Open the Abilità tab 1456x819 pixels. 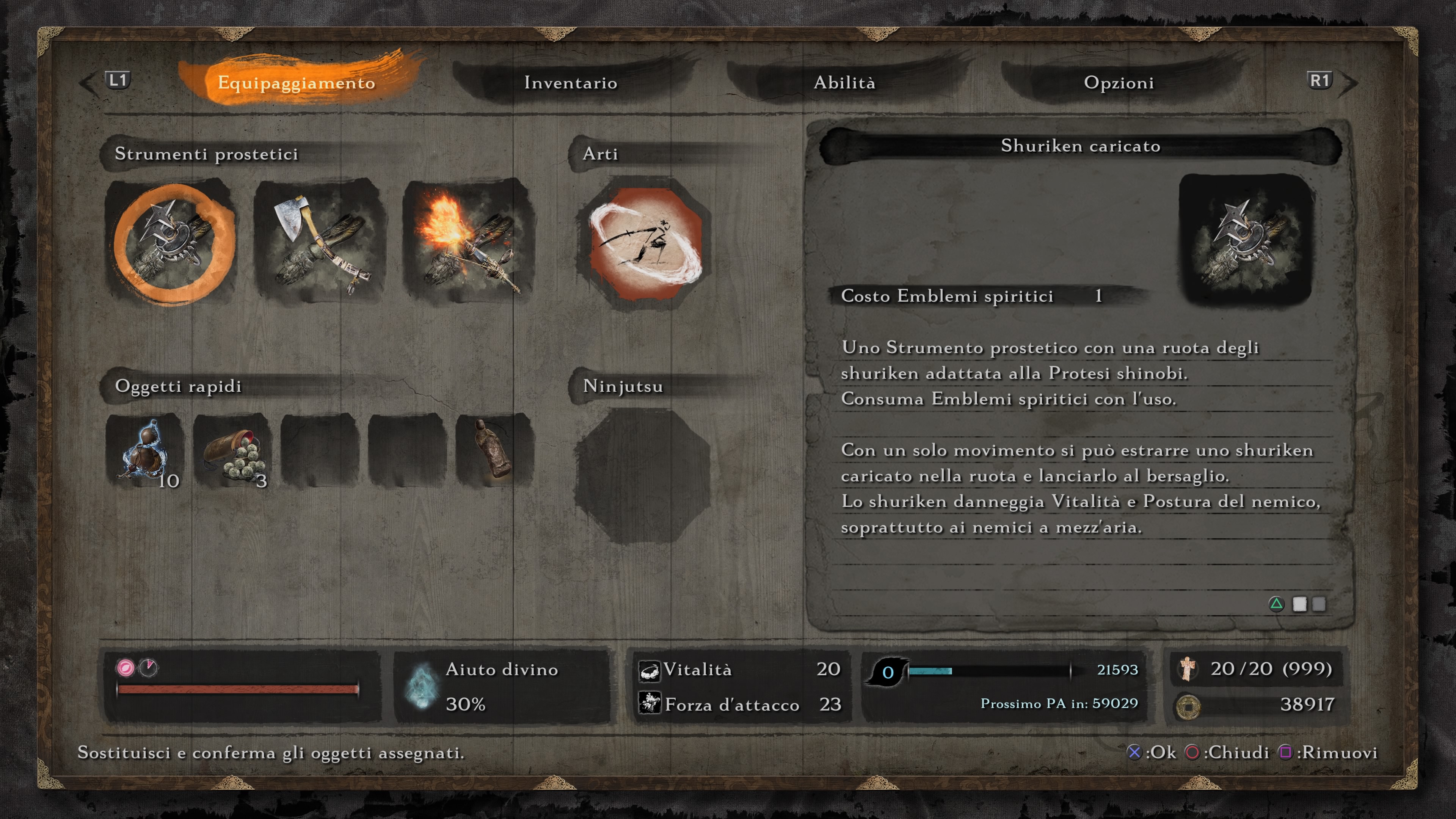(x=844, y=83)
